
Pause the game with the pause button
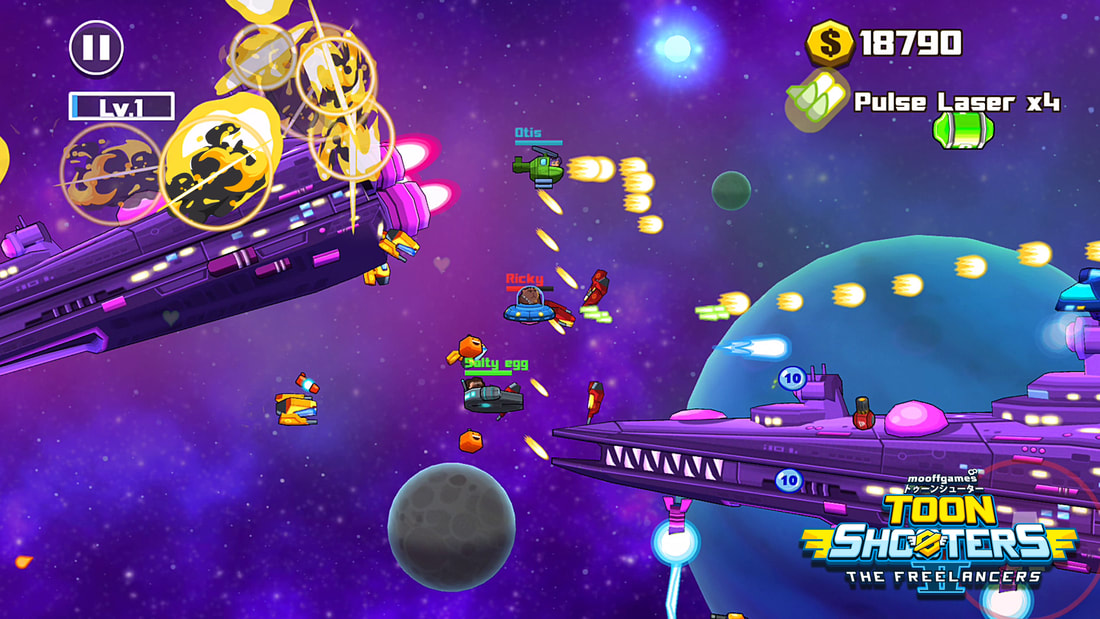point(96,48)
